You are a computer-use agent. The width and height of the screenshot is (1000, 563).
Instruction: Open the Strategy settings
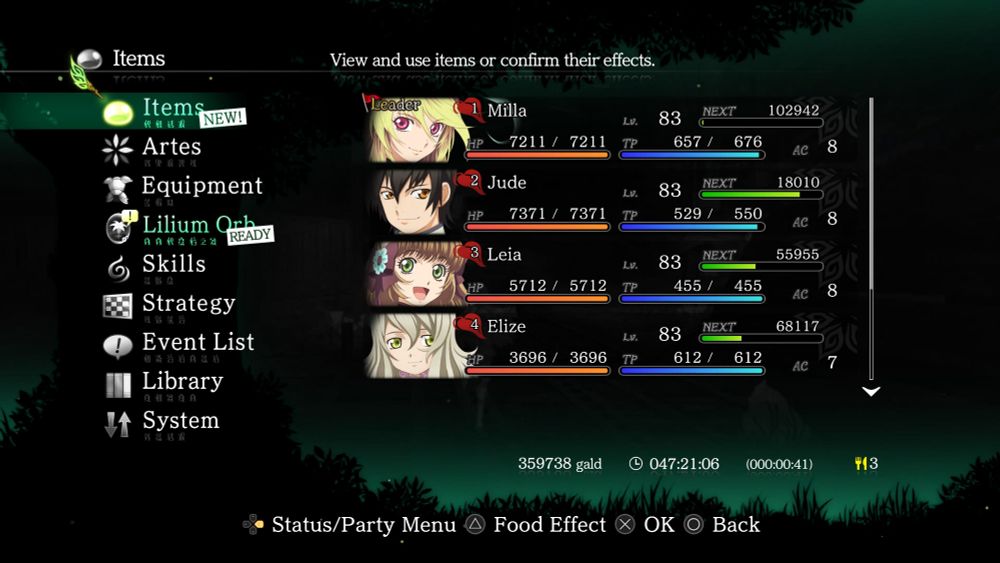pyautogui.click(x=188, y=303)
